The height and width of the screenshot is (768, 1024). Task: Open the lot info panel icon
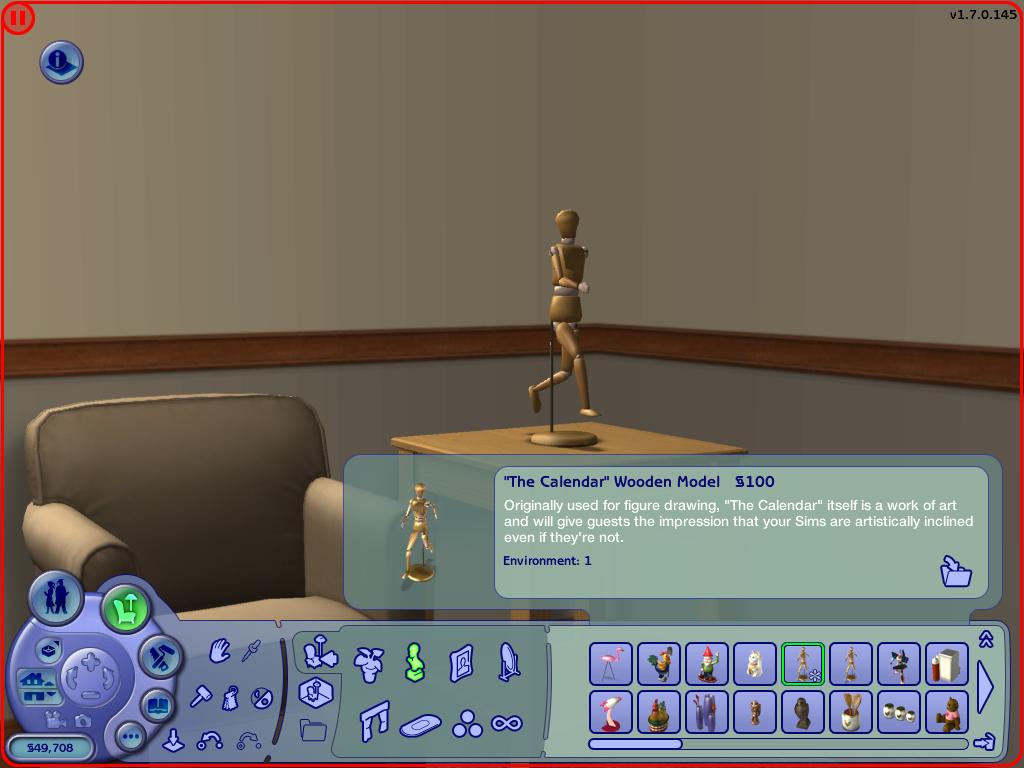(x=61, y=62)
